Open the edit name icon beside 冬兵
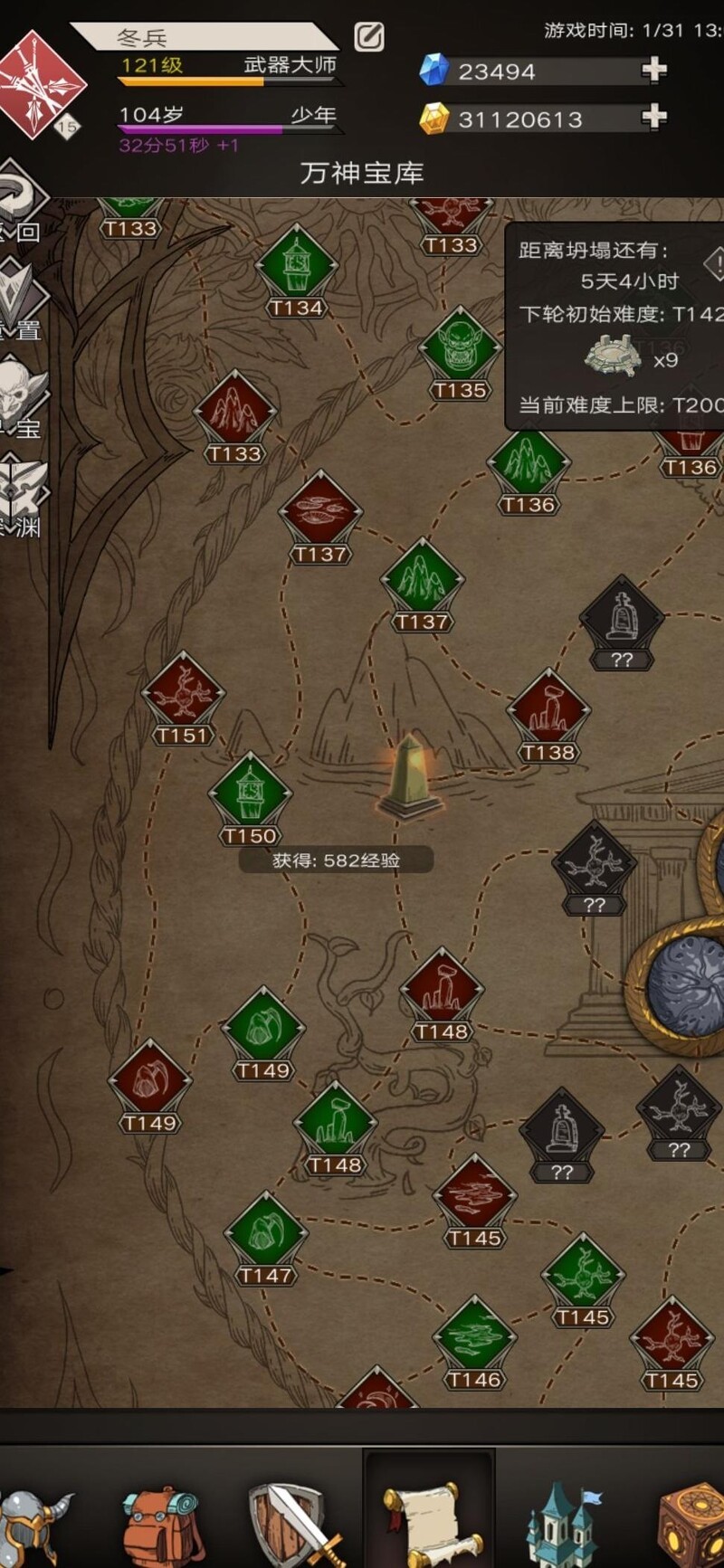The image size is (724, 1568). [x=368, y=37]
